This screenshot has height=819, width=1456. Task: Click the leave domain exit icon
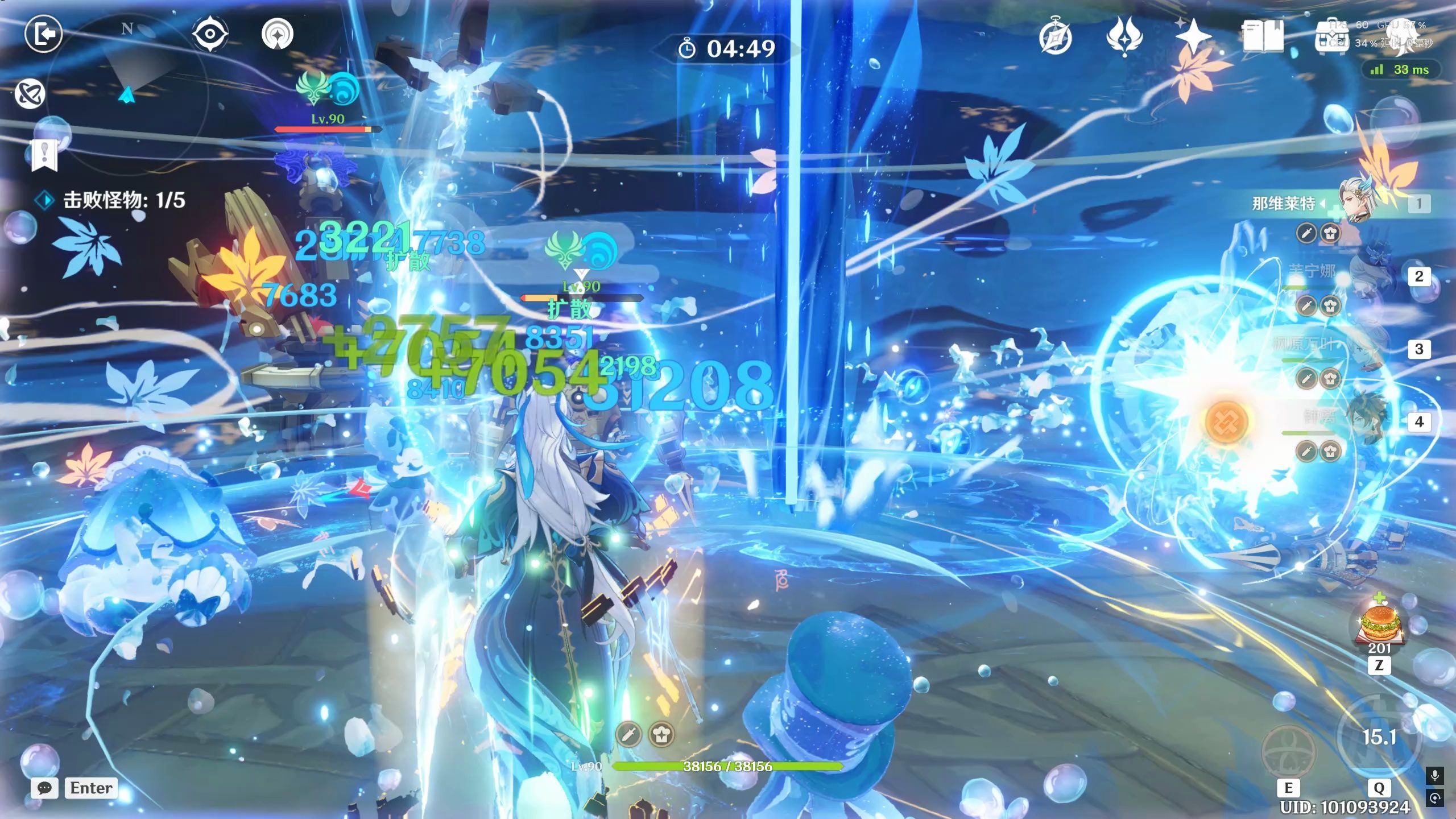pyautogui.click(x=43, y=34)
